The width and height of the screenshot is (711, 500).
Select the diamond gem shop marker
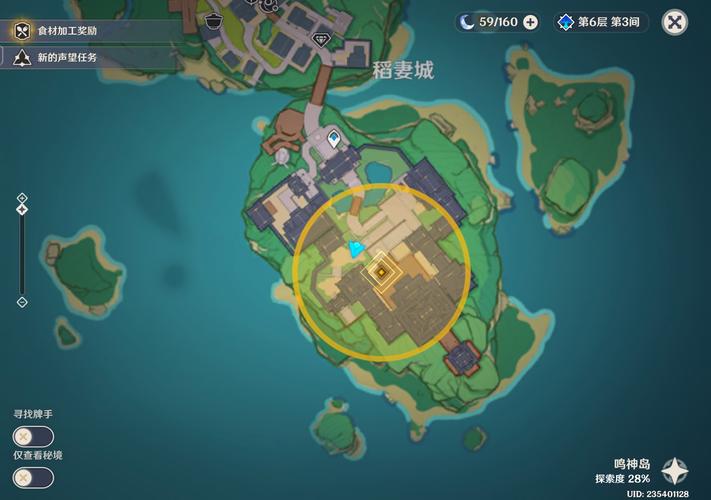(321, 39)
